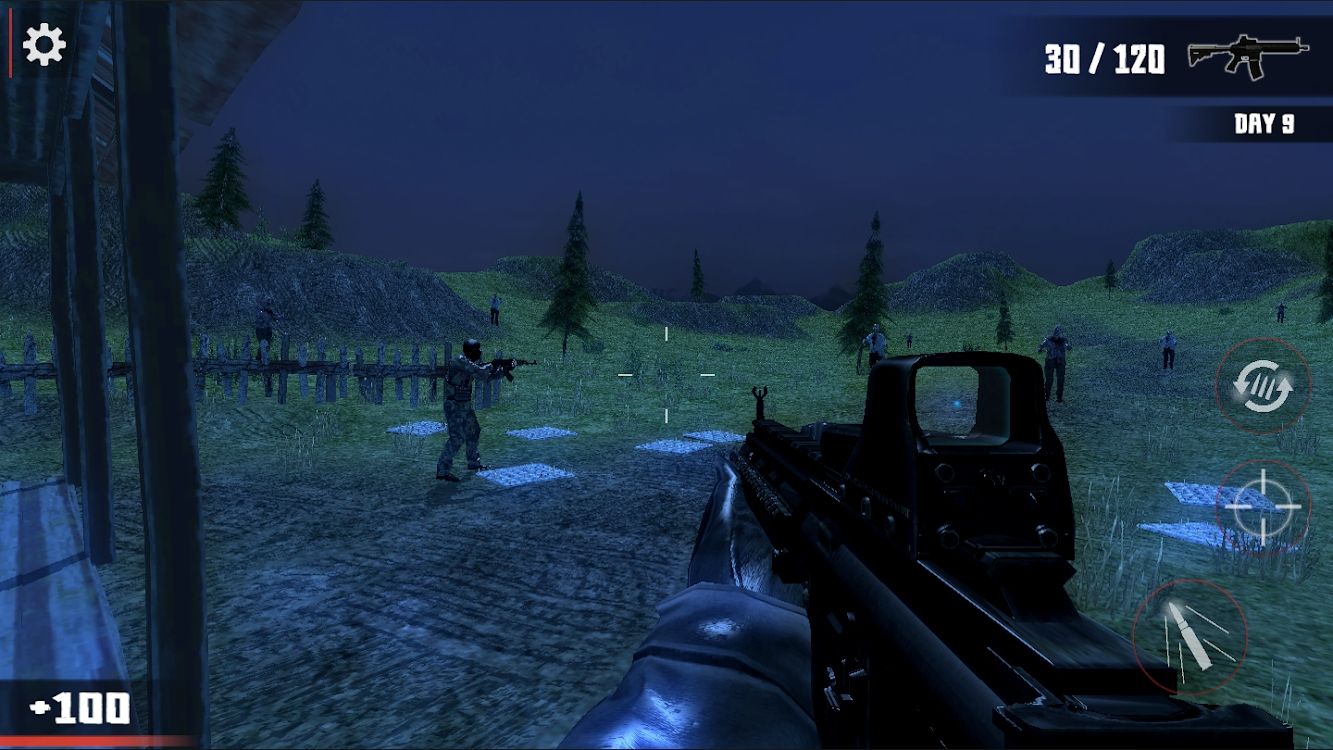This screenshot has width=1333, height=750.
Task: Activate the aim-down-sights crosshair button
Action: (x=1263, y=507)
